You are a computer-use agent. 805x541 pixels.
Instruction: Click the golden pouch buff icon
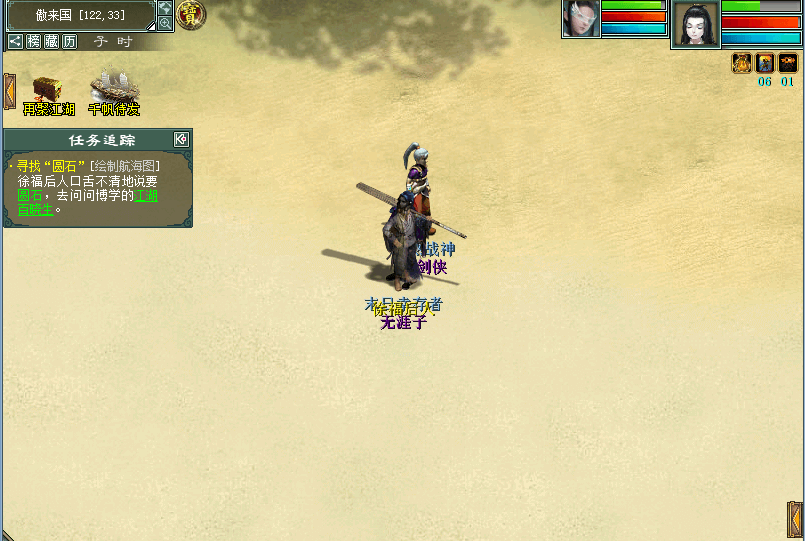pyautogui.click(x=742, y=63)
